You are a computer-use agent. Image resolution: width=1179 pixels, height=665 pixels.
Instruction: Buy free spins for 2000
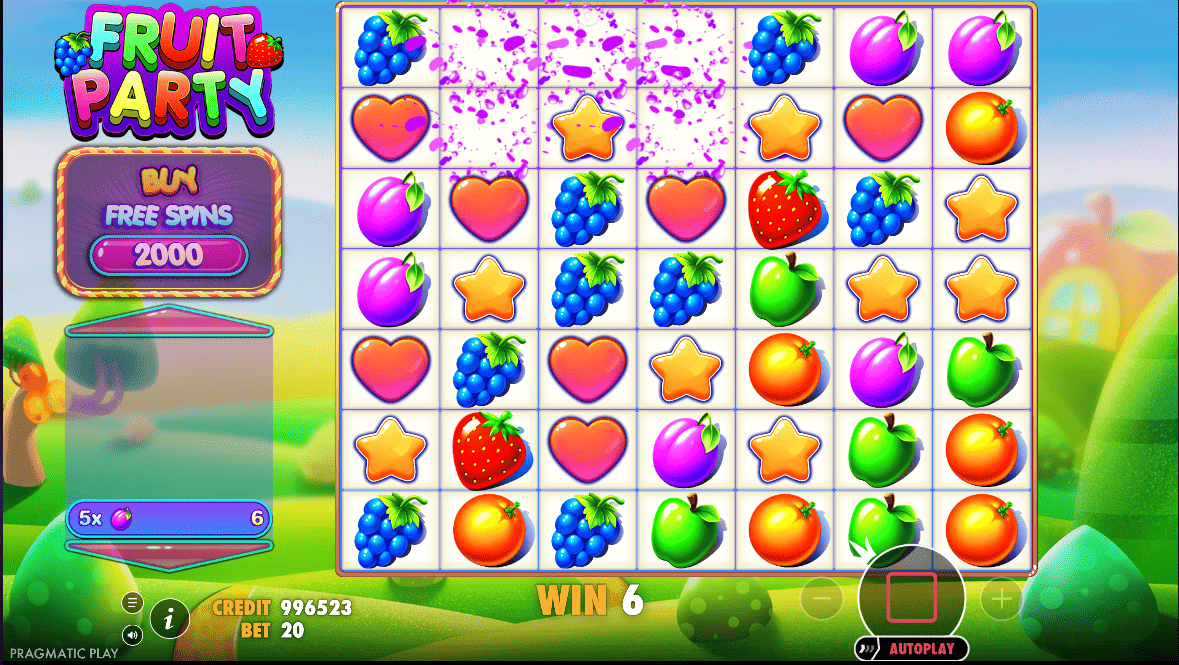(168, 254)
